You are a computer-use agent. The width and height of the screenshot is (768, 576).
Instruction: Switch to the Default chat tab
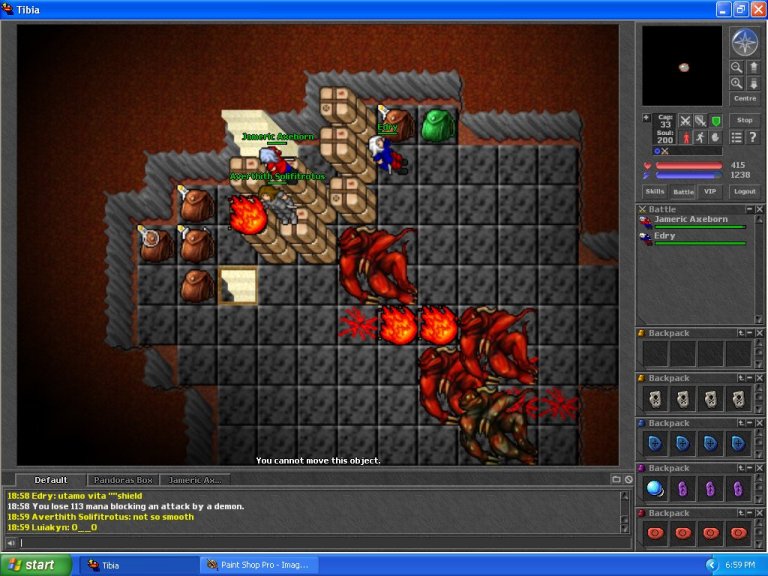[x=50, y=480]
